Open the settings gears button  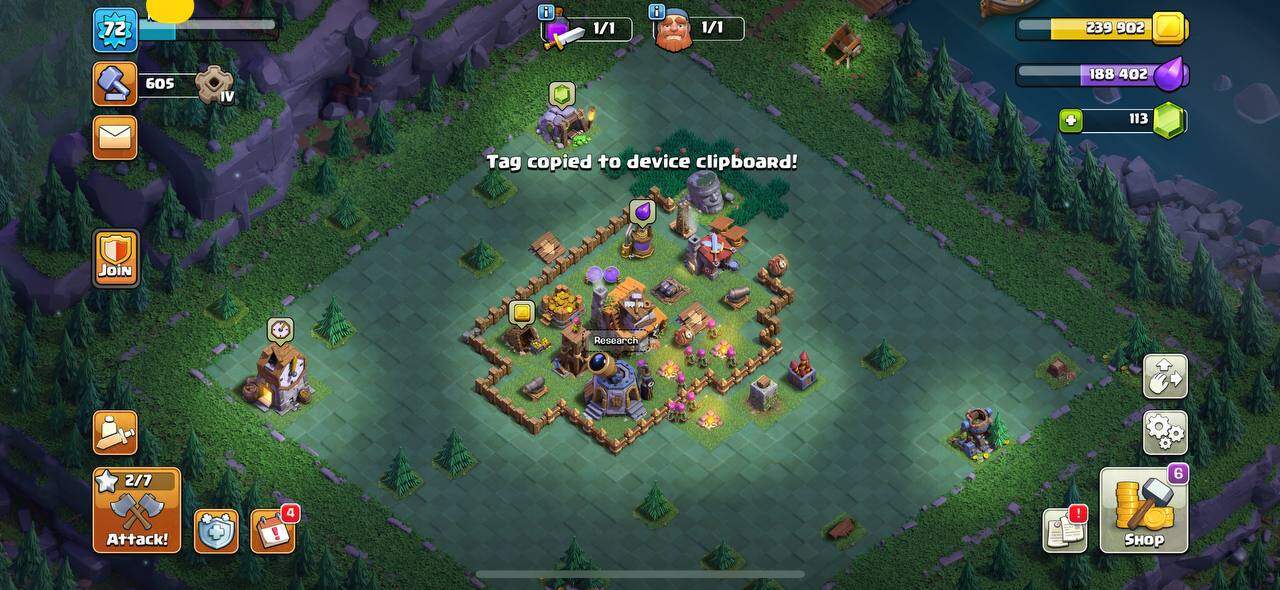(1165, 432)
